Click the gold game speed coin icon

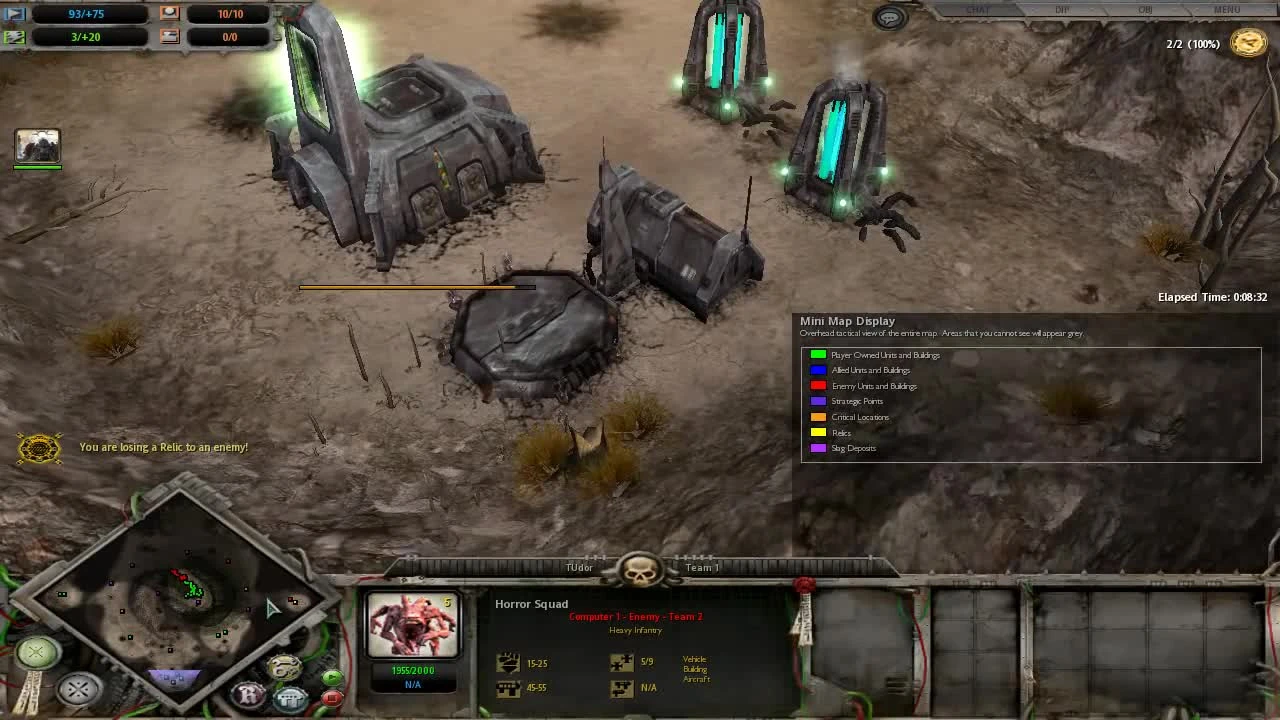pyautogui.click(x=1248, y=43)
